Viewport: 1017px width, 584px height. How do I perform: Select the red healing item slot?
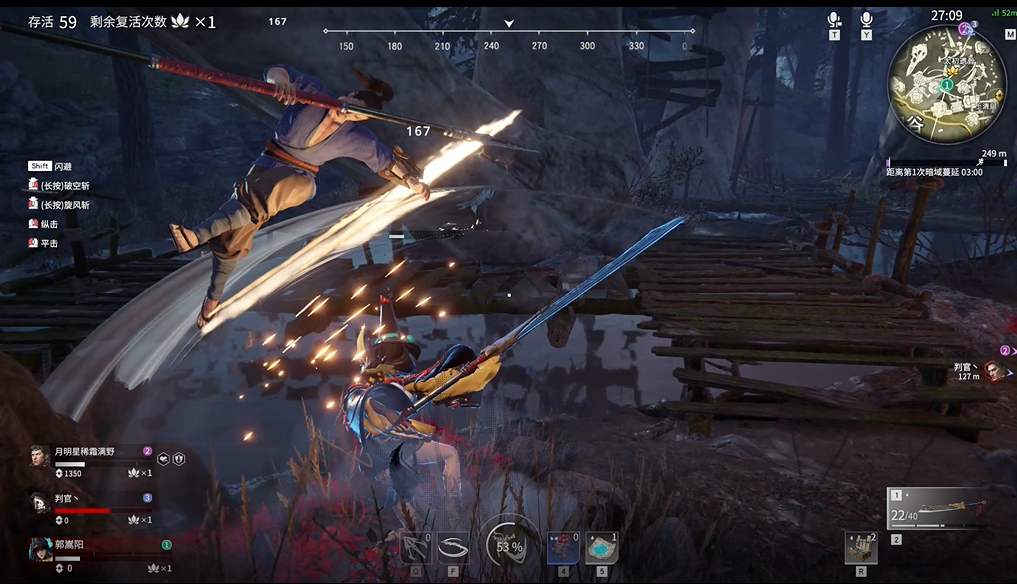pos(562,547)
